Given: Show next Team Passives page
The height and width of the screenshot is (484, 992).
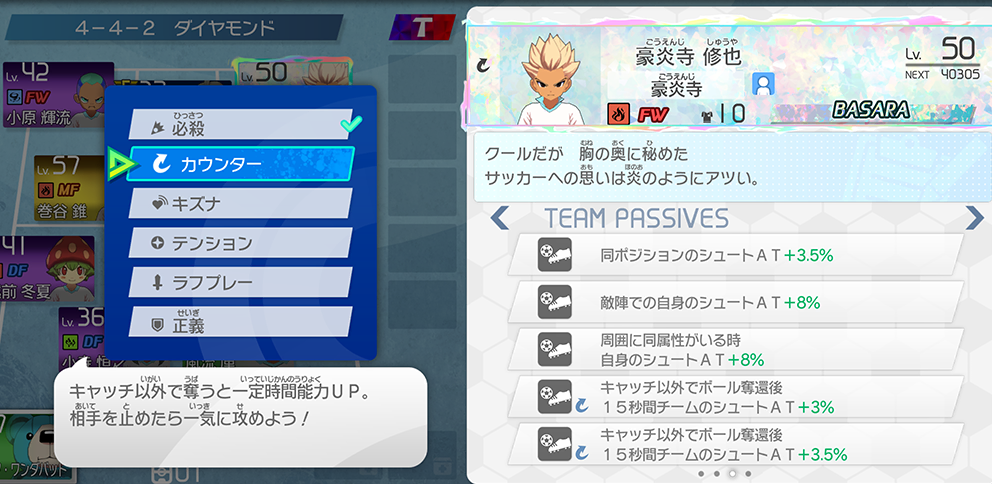Looking at the screenshot, I should point(974,217).
